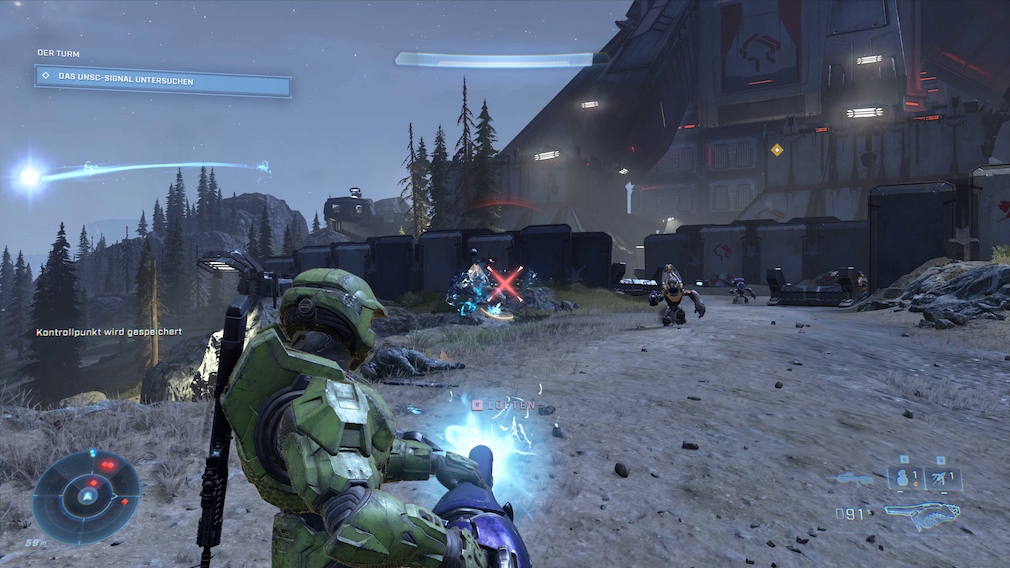Select the UNSC-Signal untersuchen objective tracker
The image size is (1010, 568).
coord(163,80)
